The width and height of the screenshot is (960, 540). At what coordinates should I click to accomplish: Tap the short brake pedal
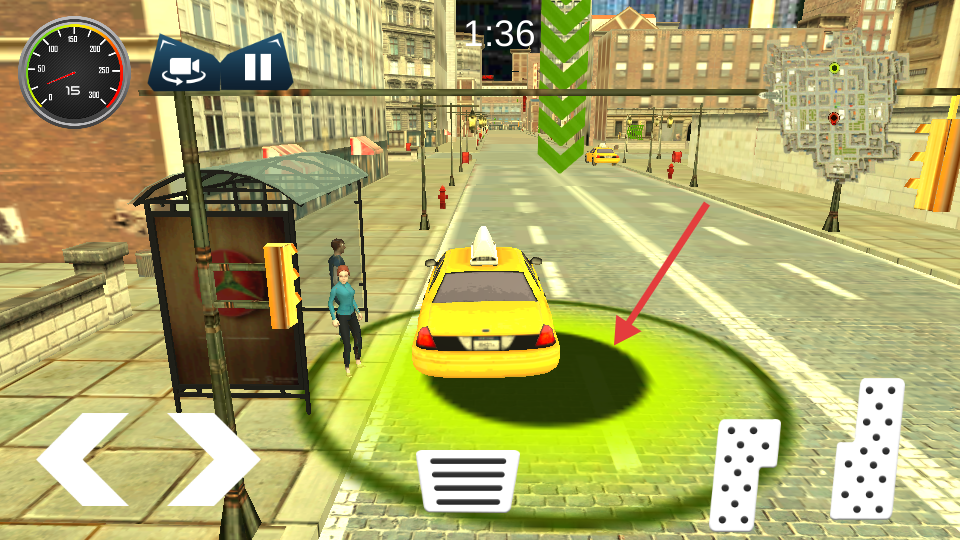pyautogui.click(x=743, y=472)
